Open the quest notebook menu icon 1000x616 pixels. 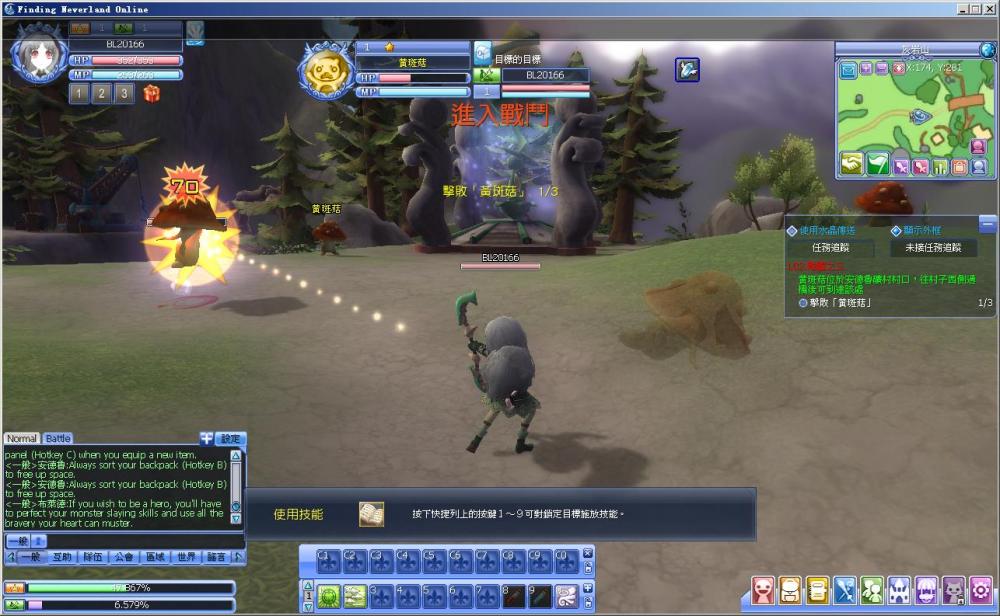[818, 590]
